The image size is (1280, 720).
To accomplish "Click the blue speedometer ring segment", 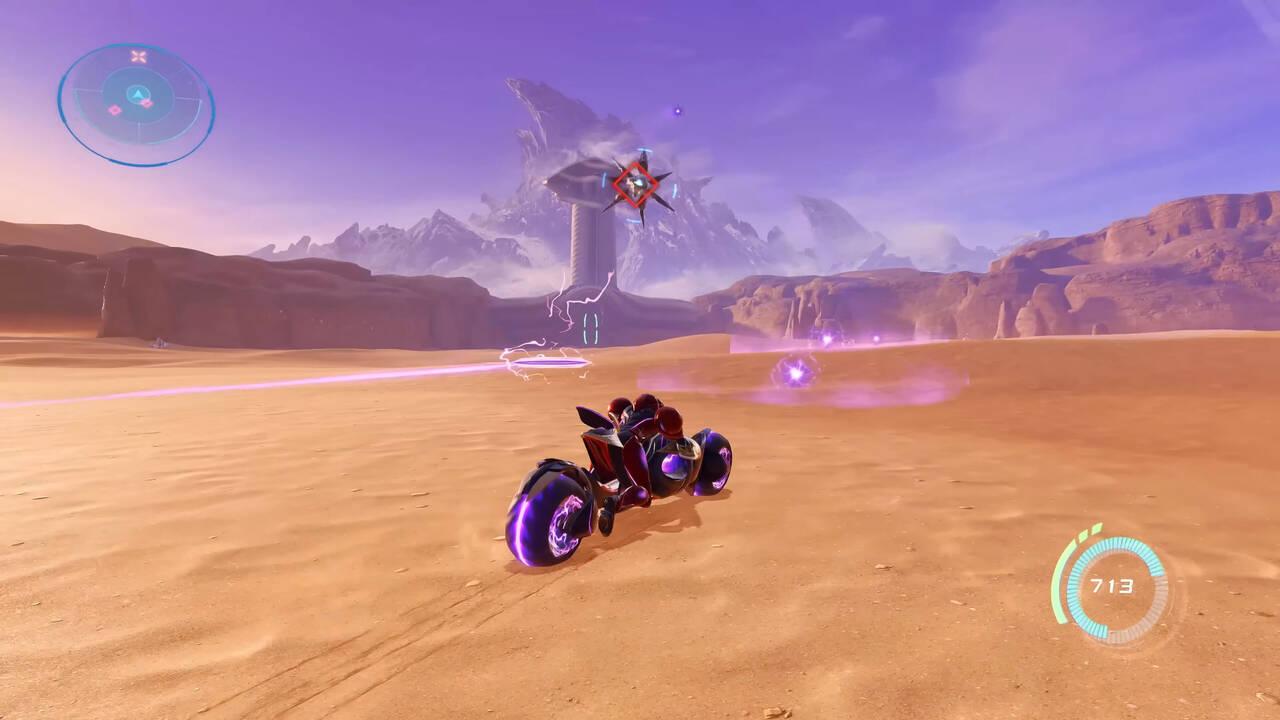I will (1118, 541).
